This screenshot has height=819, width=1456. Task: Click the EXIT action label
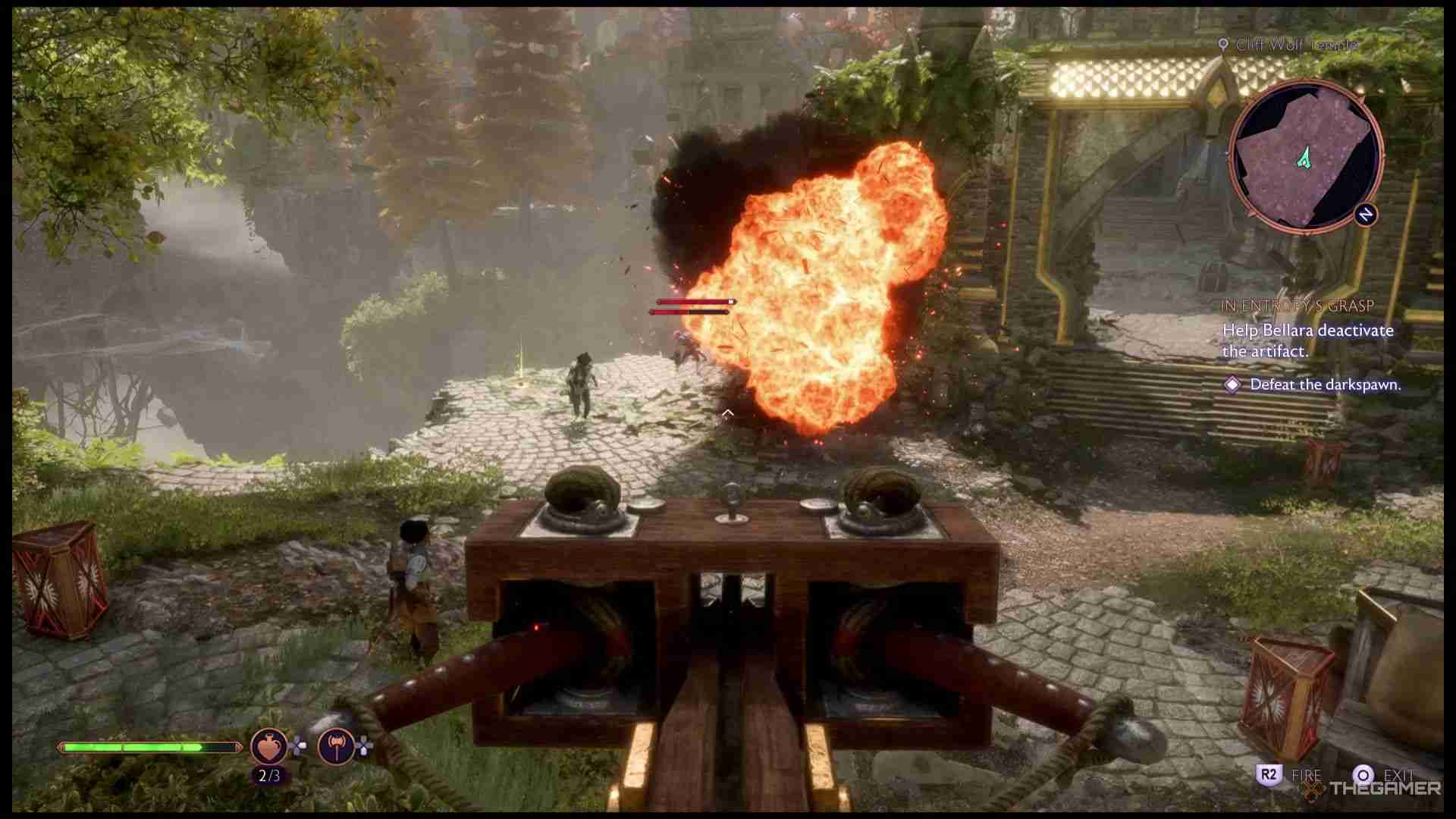1399,775
